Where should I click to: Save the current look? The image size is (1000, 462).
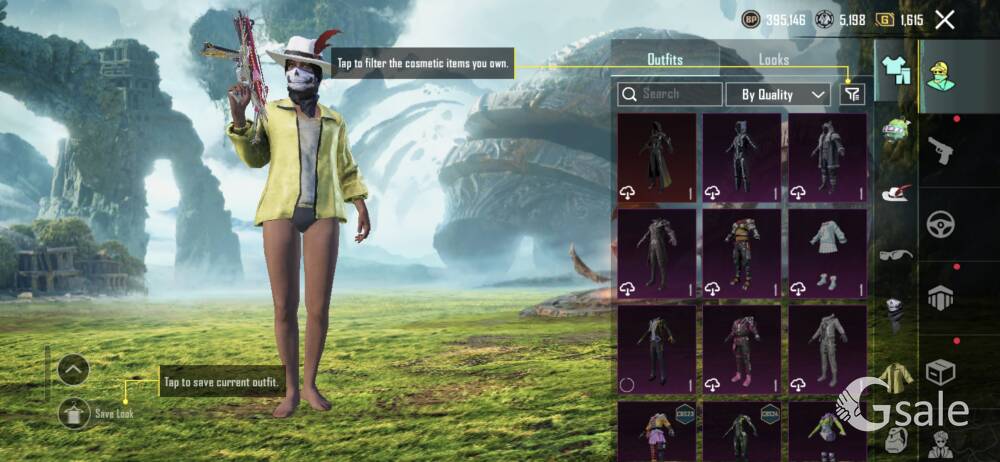(75, 410)
